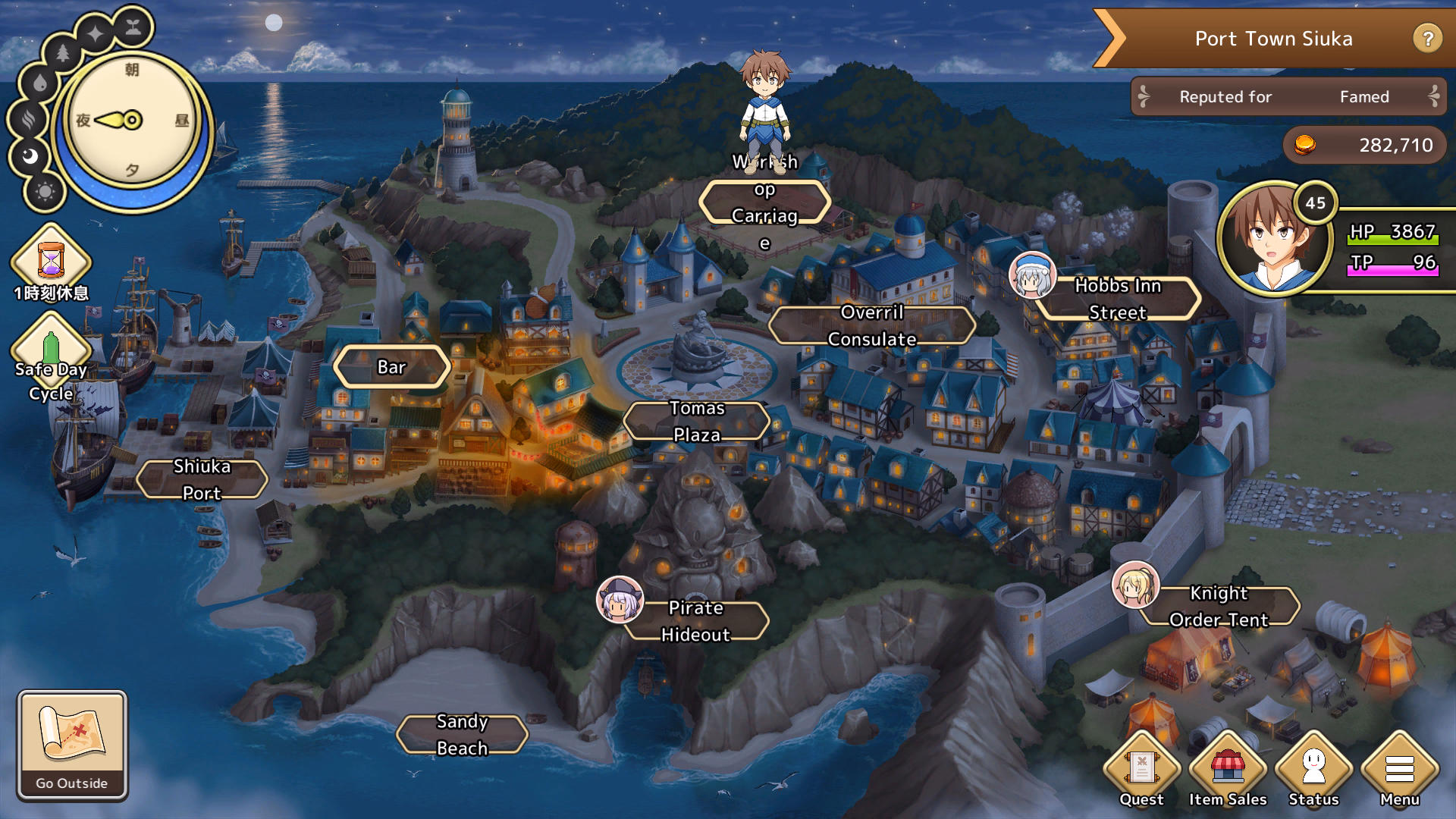Open the main Menu
The height and width of the screenshot is (819, 1456).
(x=1399, y=769)
